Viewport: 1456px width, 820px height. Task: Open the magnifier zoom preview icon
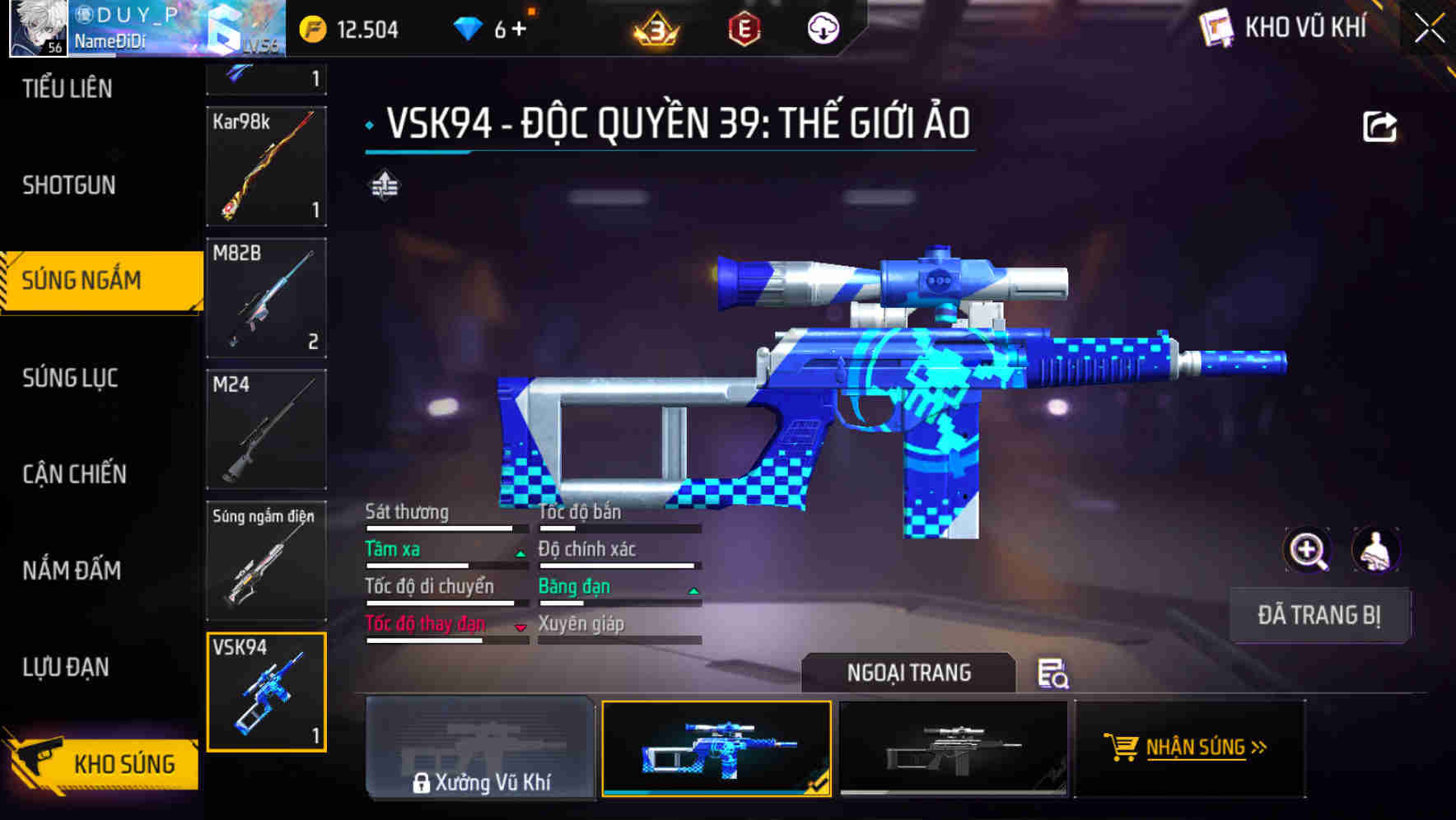click(x=1308, y=549)
